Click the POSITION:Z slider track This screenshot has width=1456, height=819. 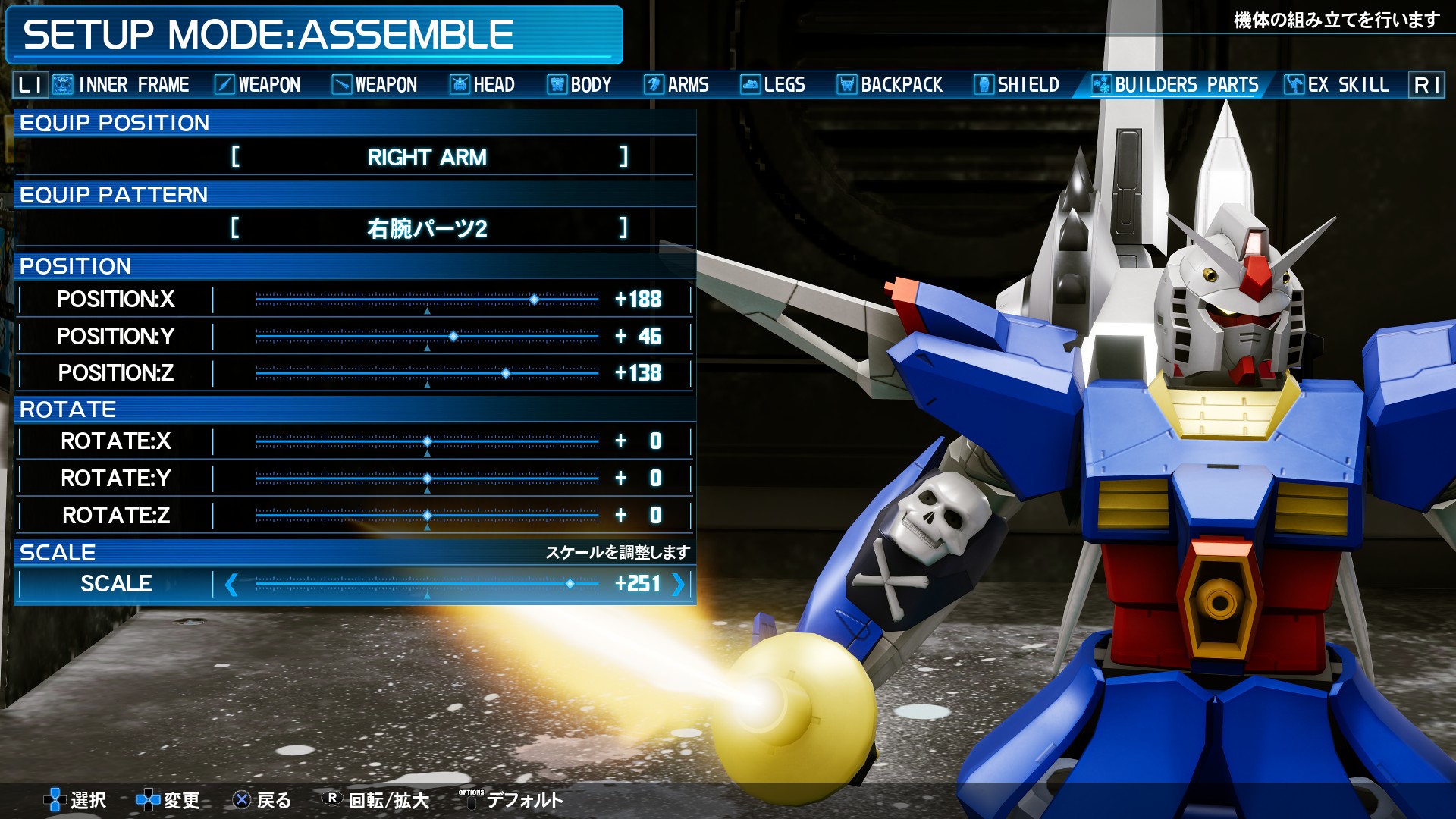[x=427, y=373]
